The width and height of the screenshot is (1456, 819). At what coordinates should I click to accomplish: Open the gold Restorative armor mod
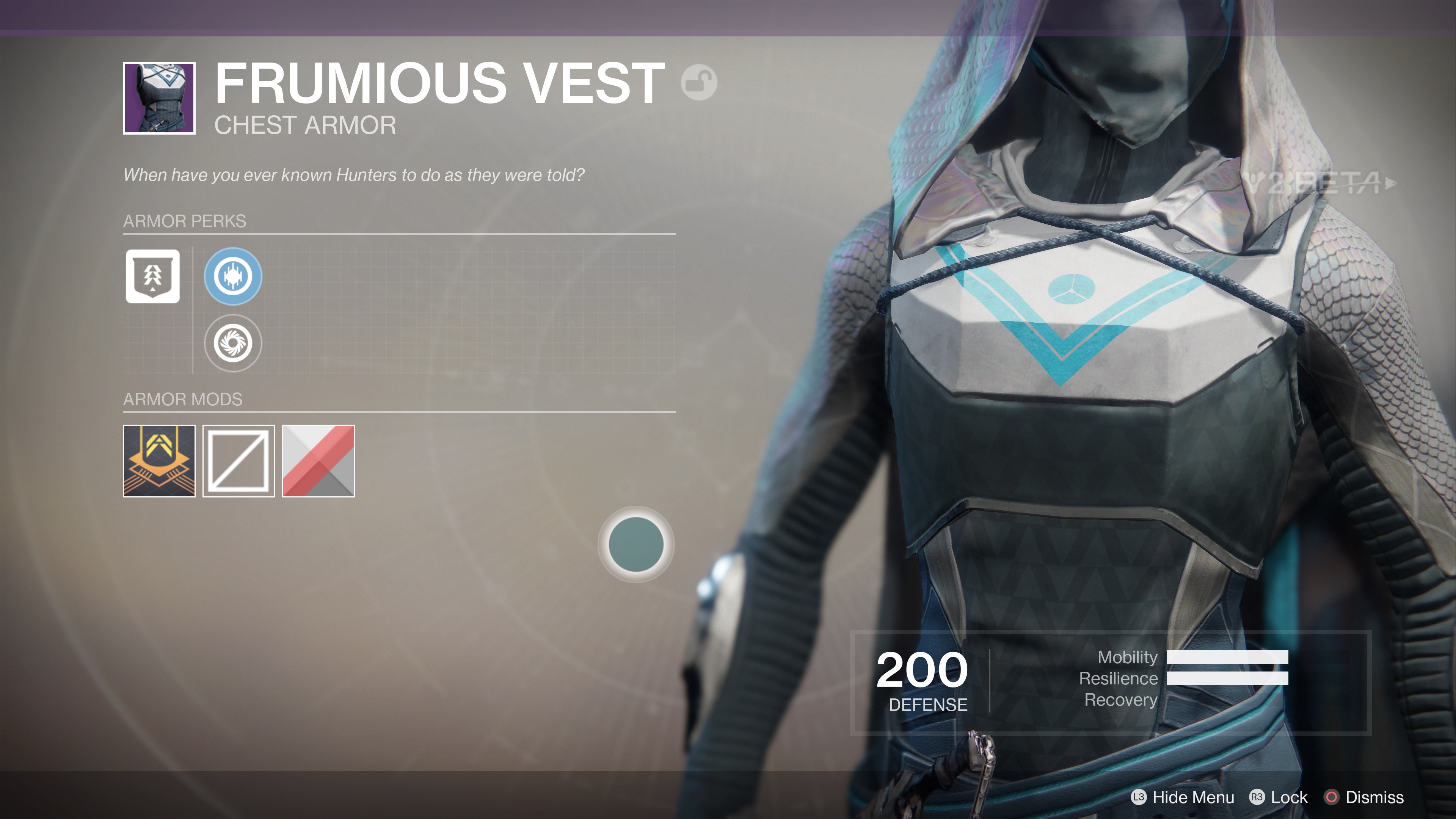160,461
